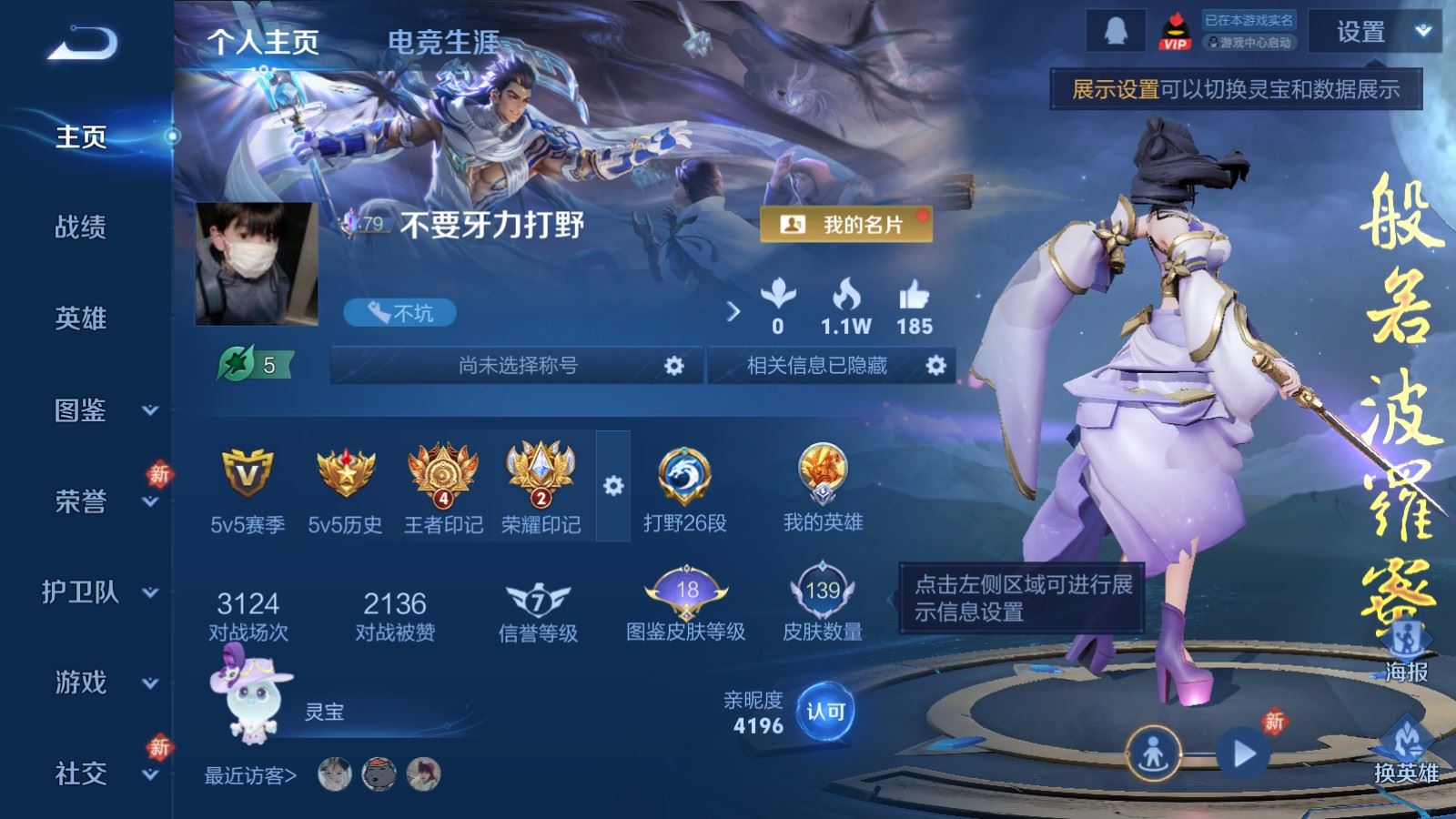This screenshot has height=819, width=1456.
Task: Edit the 尚未选择称号 title setting
Action: (672, 366)
